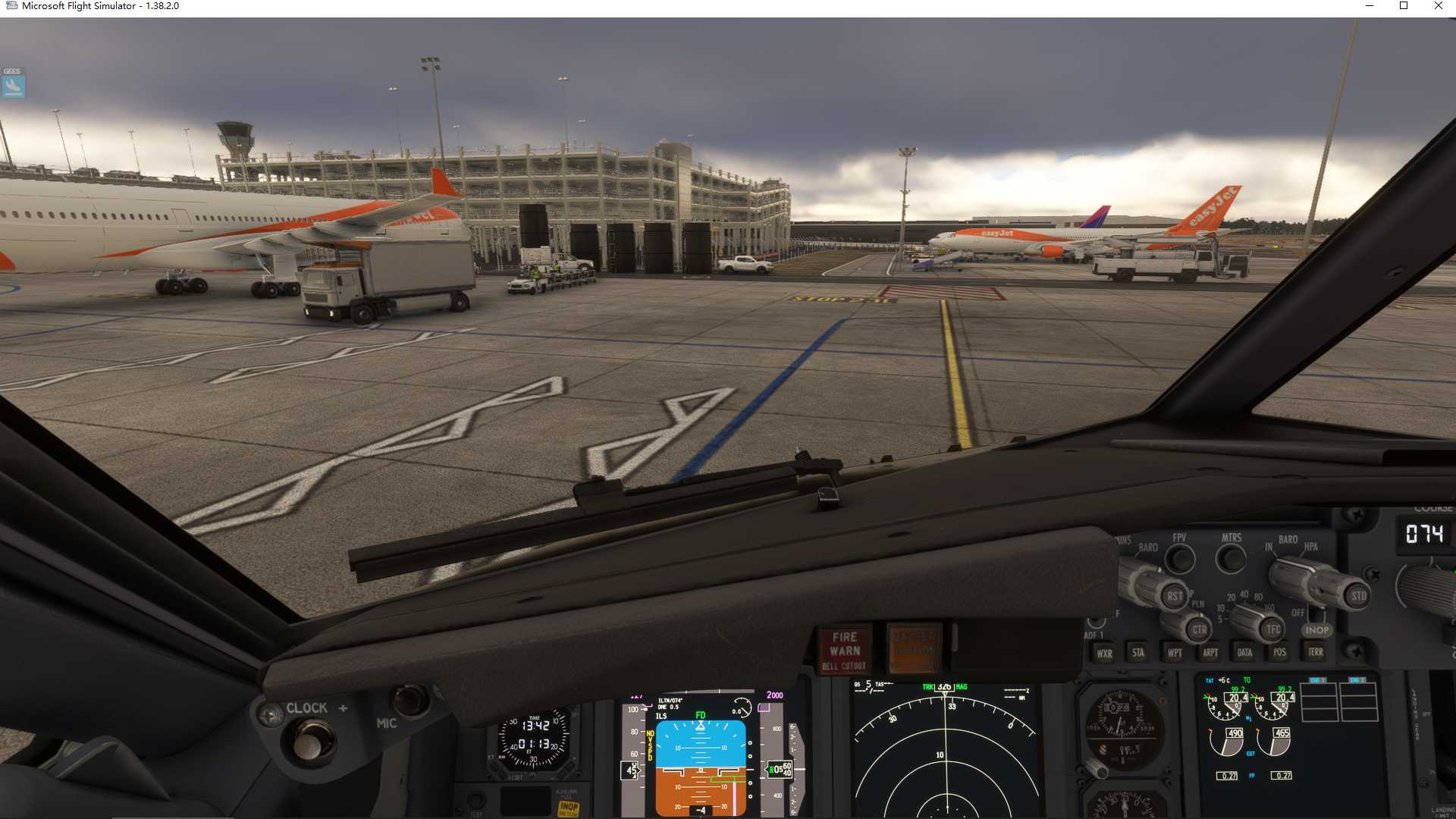The width and height of the screenshot is (1456, 819).
Task: Toggle the WXR weather radar button
Action: [x=1104, y=653]
